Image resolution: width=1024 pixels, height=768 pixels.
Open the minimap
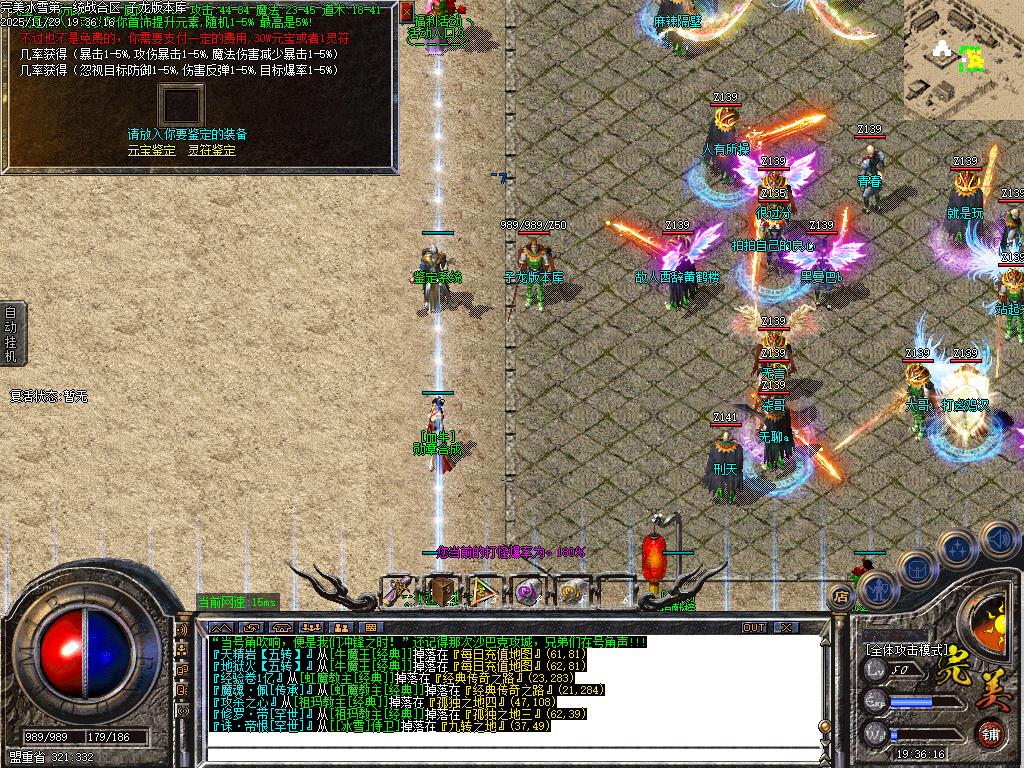click(963, 59)
